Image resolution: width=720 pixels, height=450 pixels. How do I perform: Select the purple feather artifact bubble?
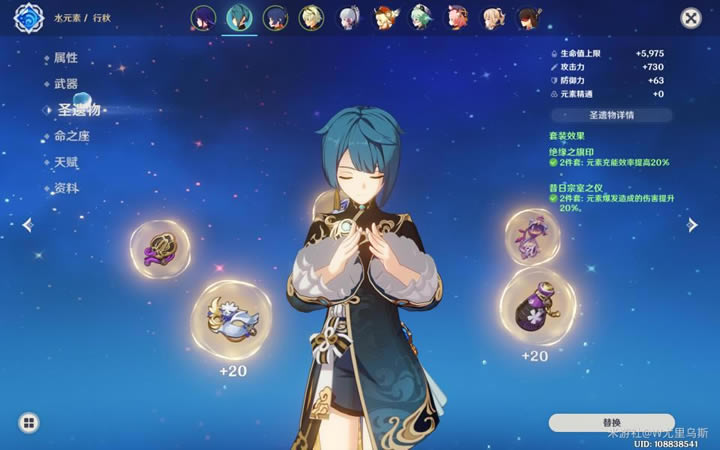click(x=160, y=249)
